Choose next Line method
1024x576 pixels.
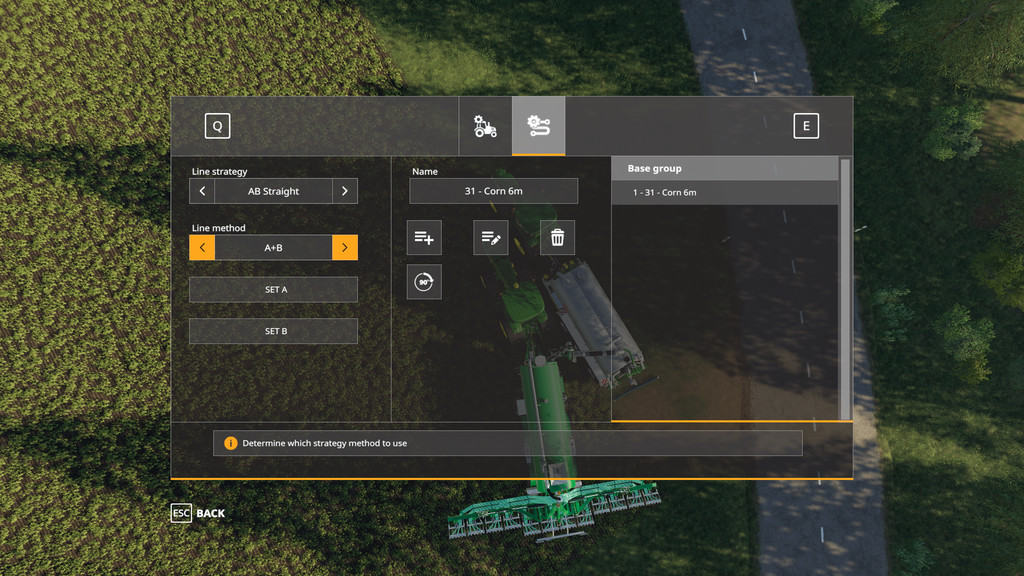[x=345, y=247]
